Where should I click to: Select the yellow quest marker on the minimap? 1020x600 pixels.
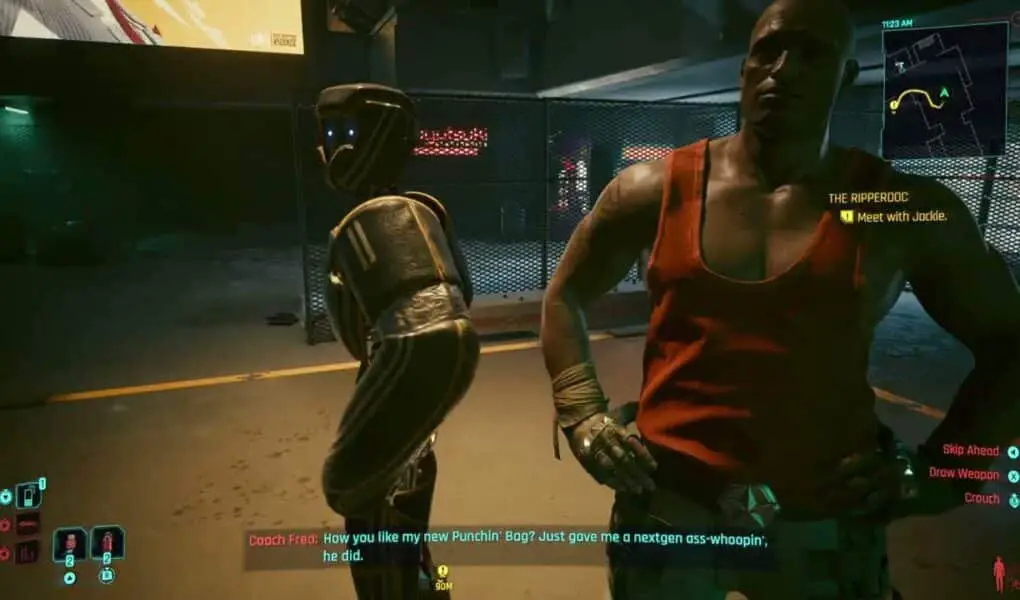892,103
